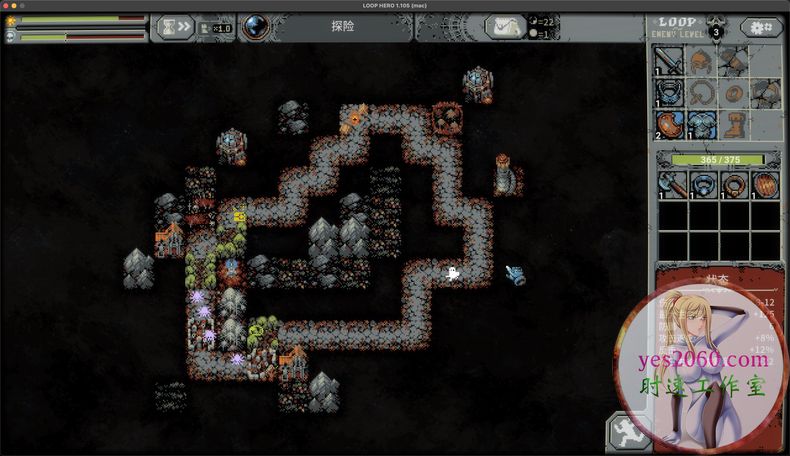Select the equipped chest armor slot

(701, 125)
